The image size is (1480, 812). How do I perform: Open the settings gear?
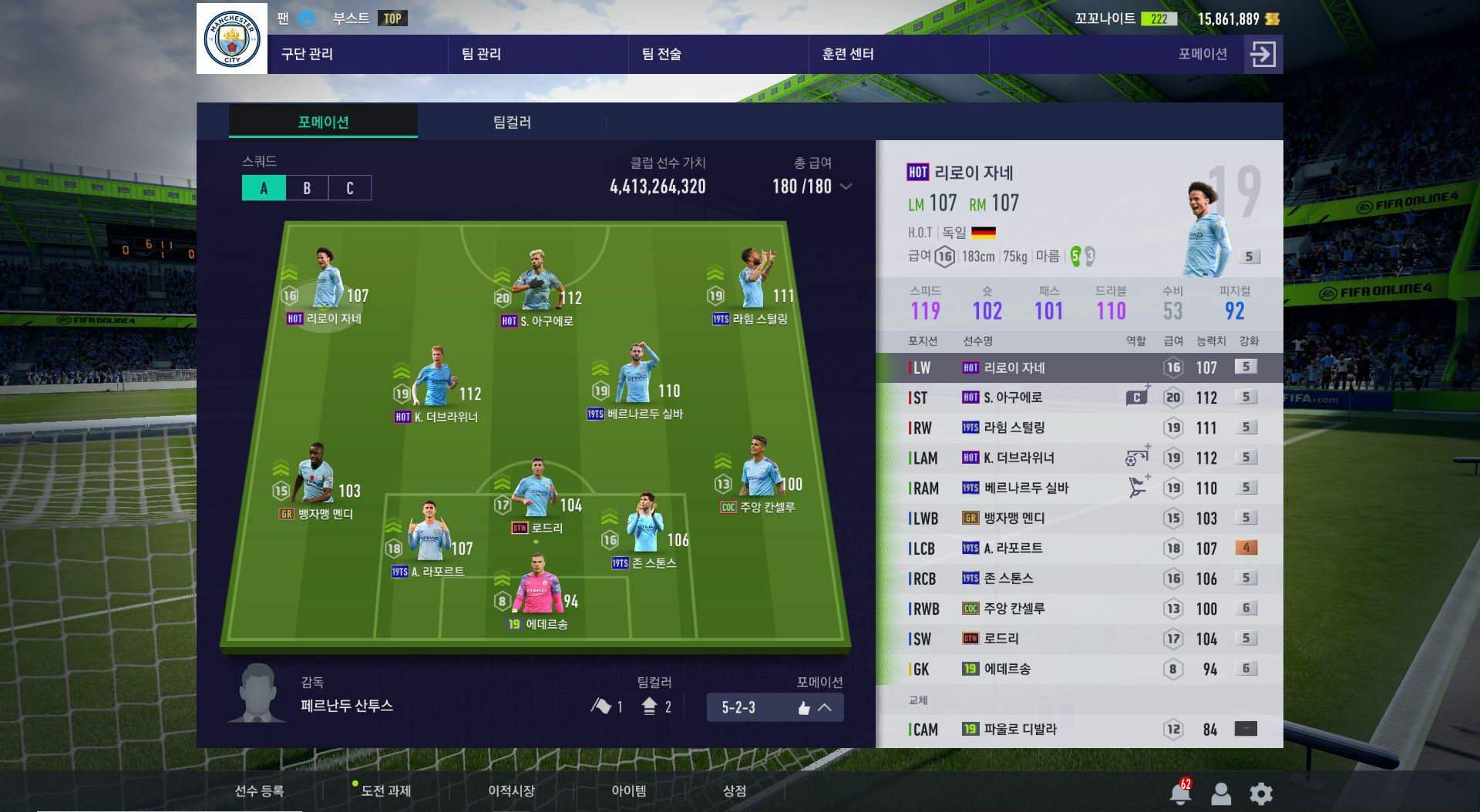[1261, 793]
